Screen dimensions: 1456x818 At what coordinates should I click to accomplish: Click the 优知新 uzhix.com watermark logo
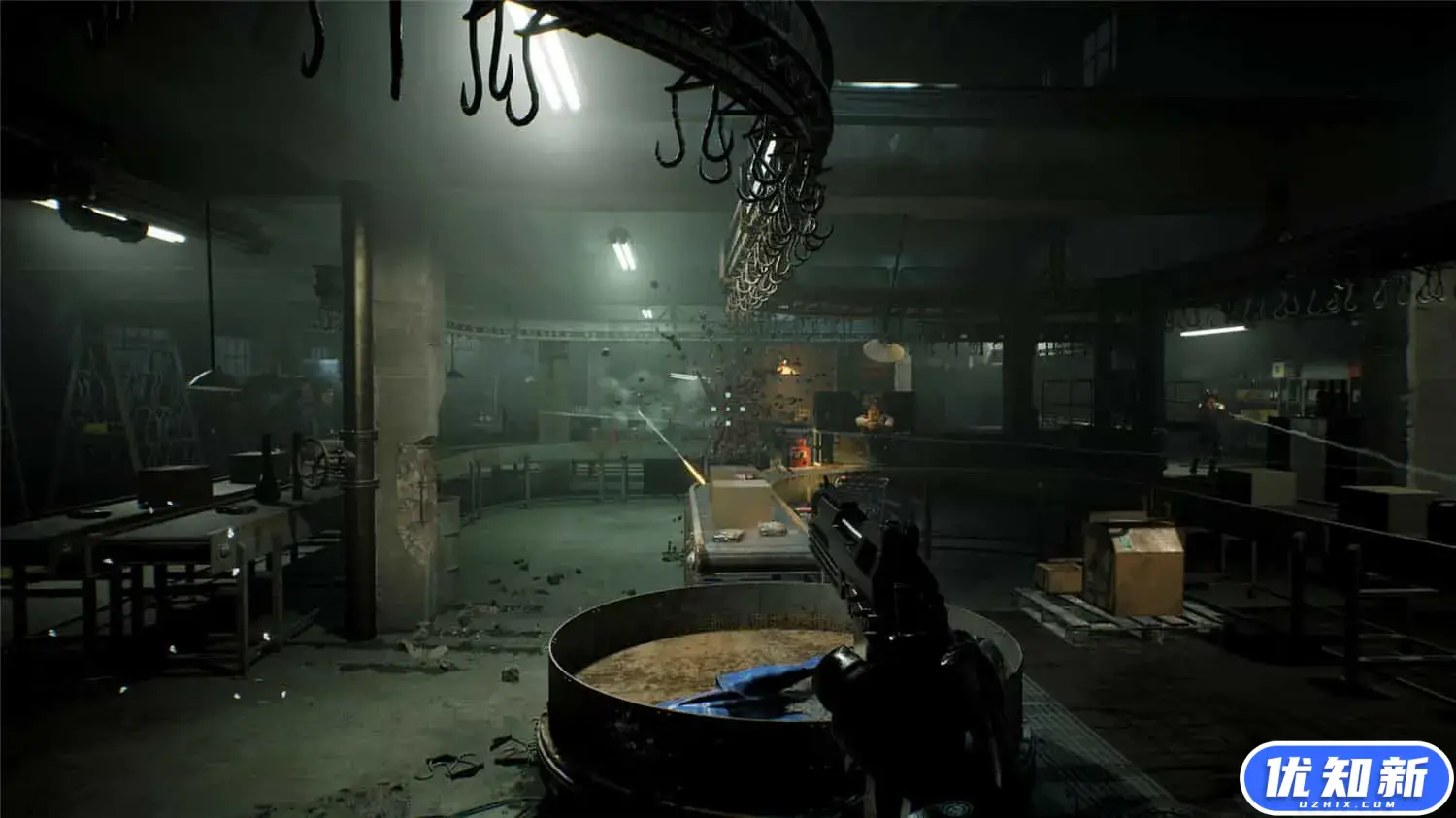(1346, 779)
